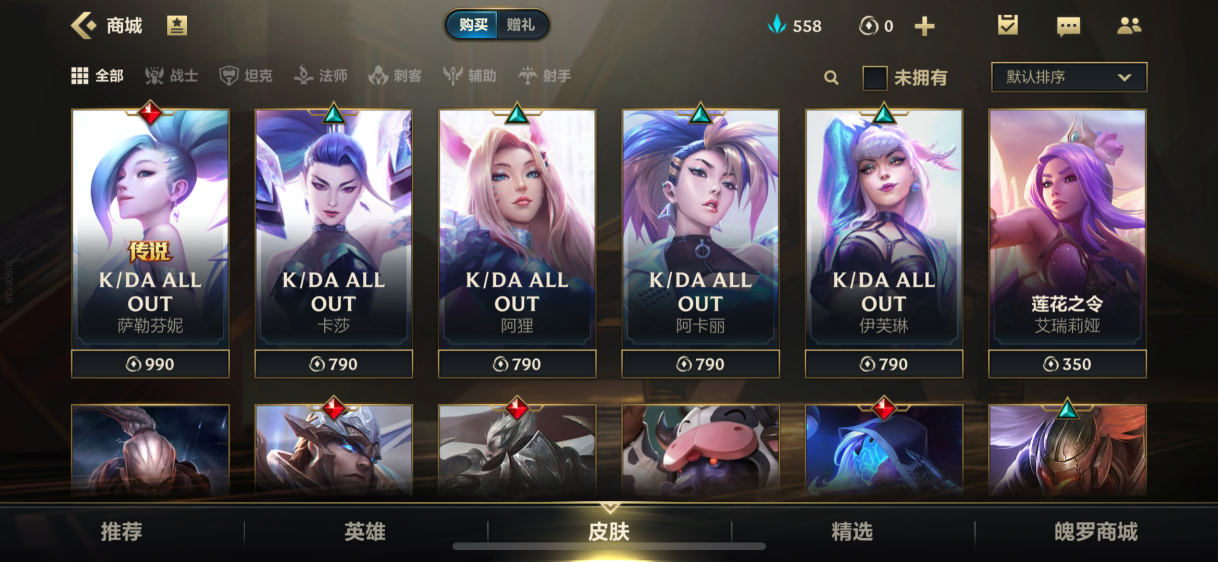Open the friends list icon
The height and width of the screenshot is (562, 1218).
1129,26
